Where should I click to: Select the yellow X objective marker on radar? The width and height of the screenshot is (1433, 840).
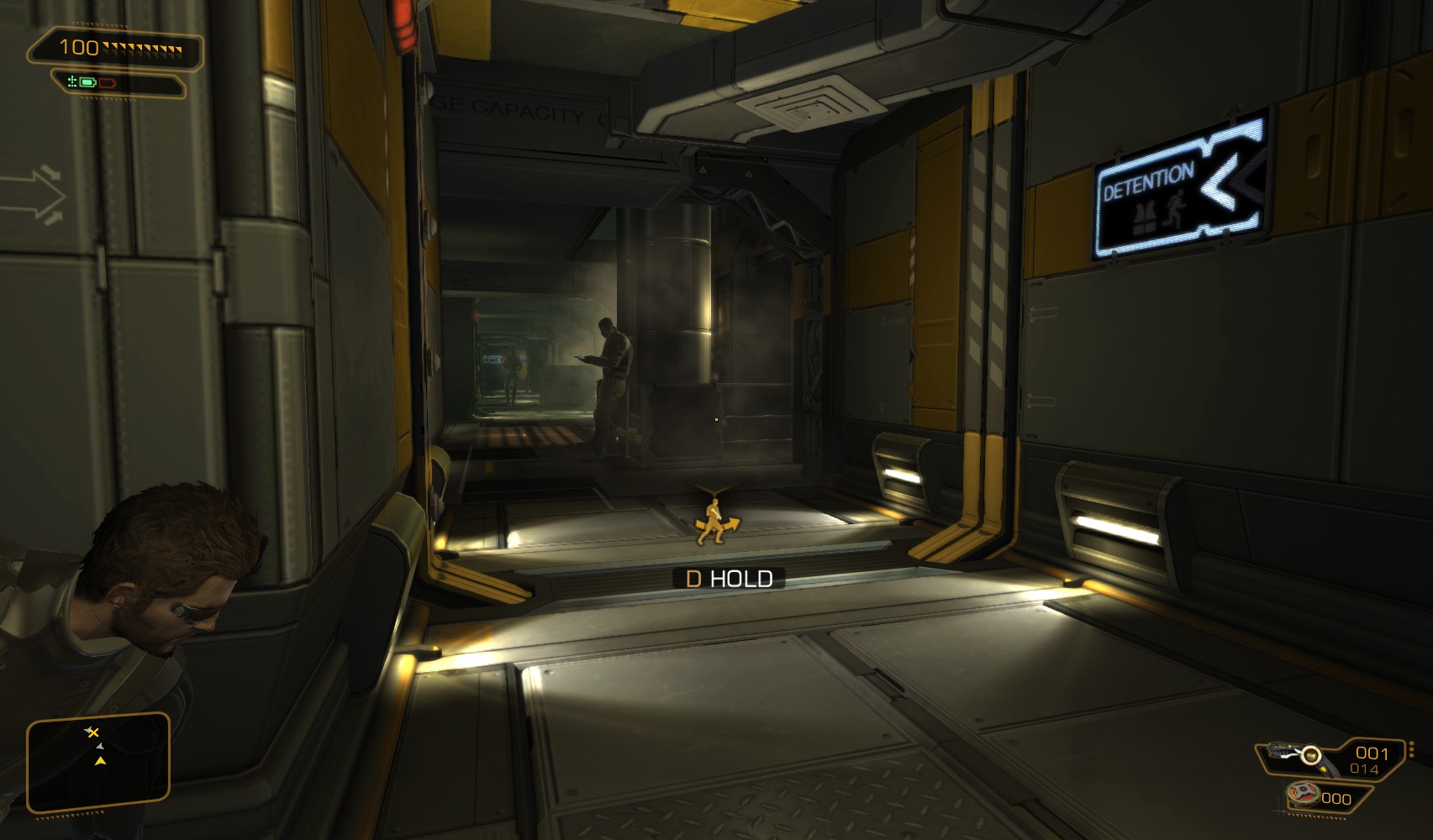[x=92, y=732]
